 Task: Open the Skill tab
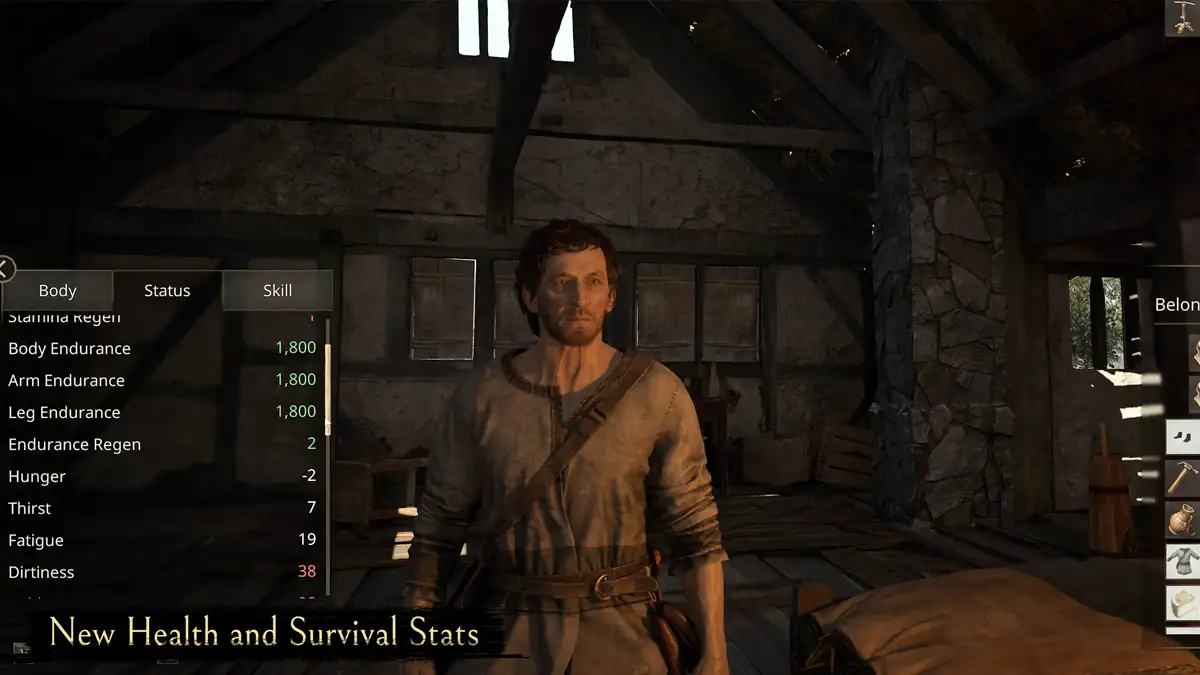click(277, 291)
